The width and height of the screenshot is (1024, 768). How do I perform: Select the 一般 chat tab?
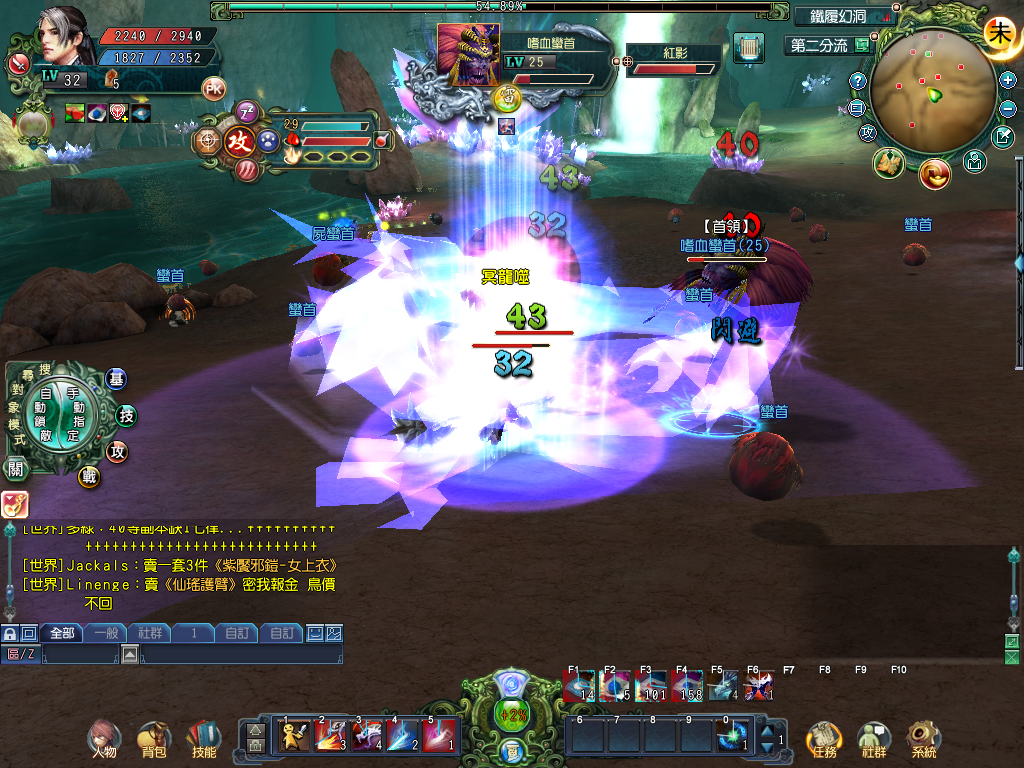tap(106, 633)
